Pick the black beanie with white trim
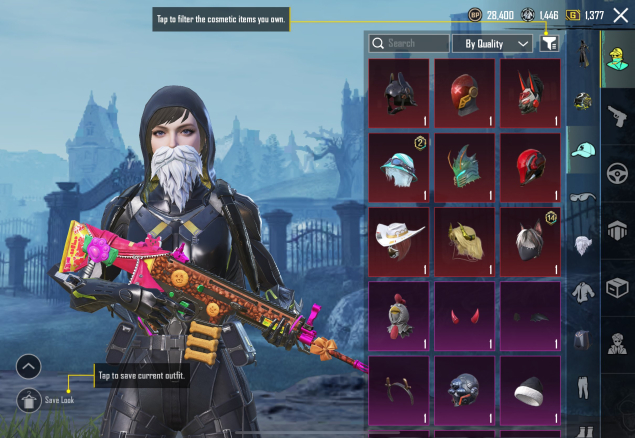This screenshot has height=438, width=635. [531, 390]
